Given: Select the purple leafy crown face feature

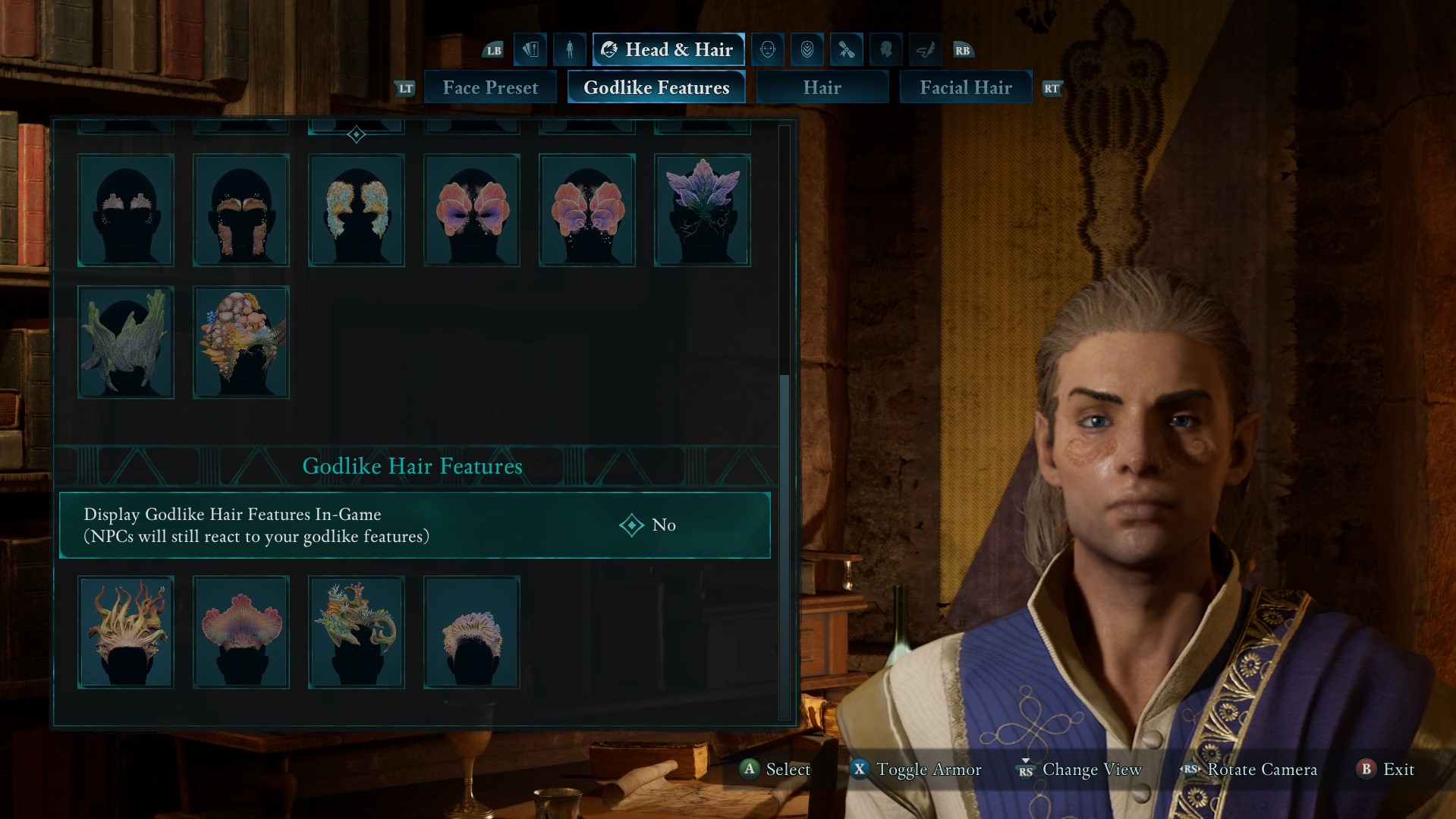Looking at the screenshot, I should click(x=703, y=210).
